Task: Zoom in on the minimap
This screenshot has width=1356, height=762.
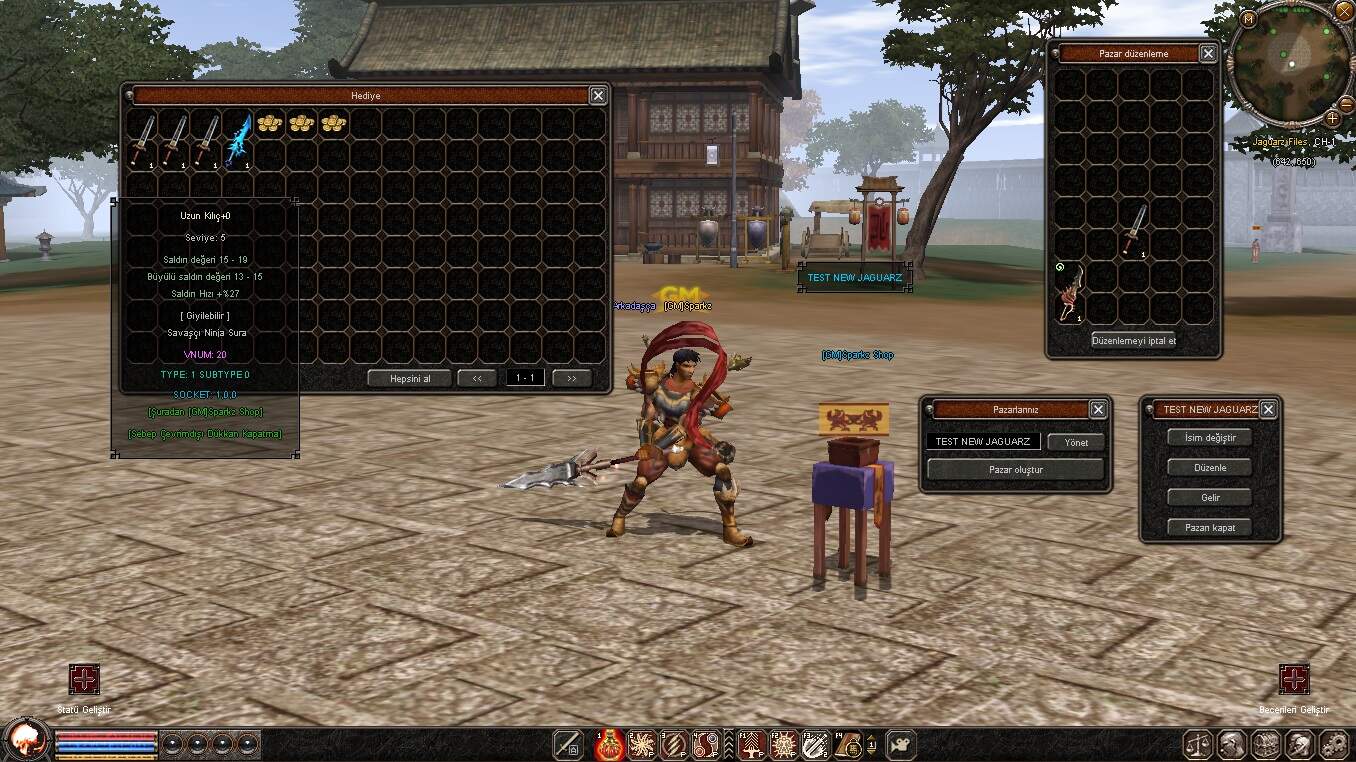Action: [1332, 118]
